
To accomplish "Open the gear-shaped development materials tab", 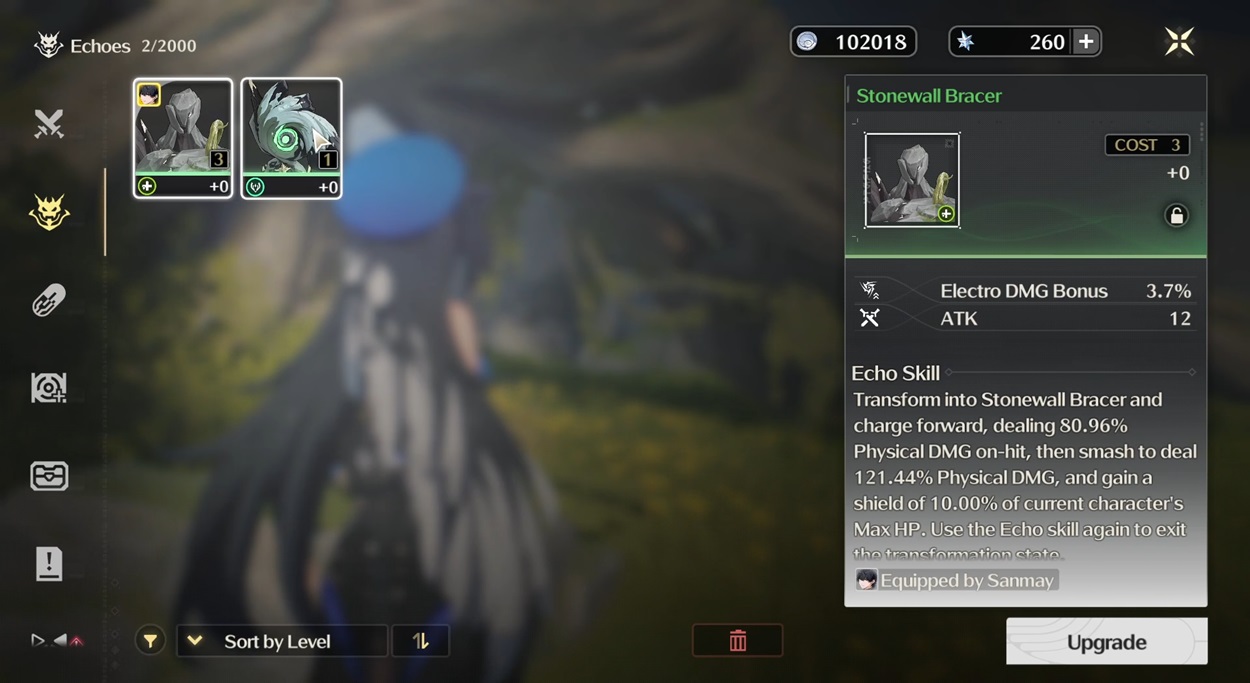I will coord(49,388).
